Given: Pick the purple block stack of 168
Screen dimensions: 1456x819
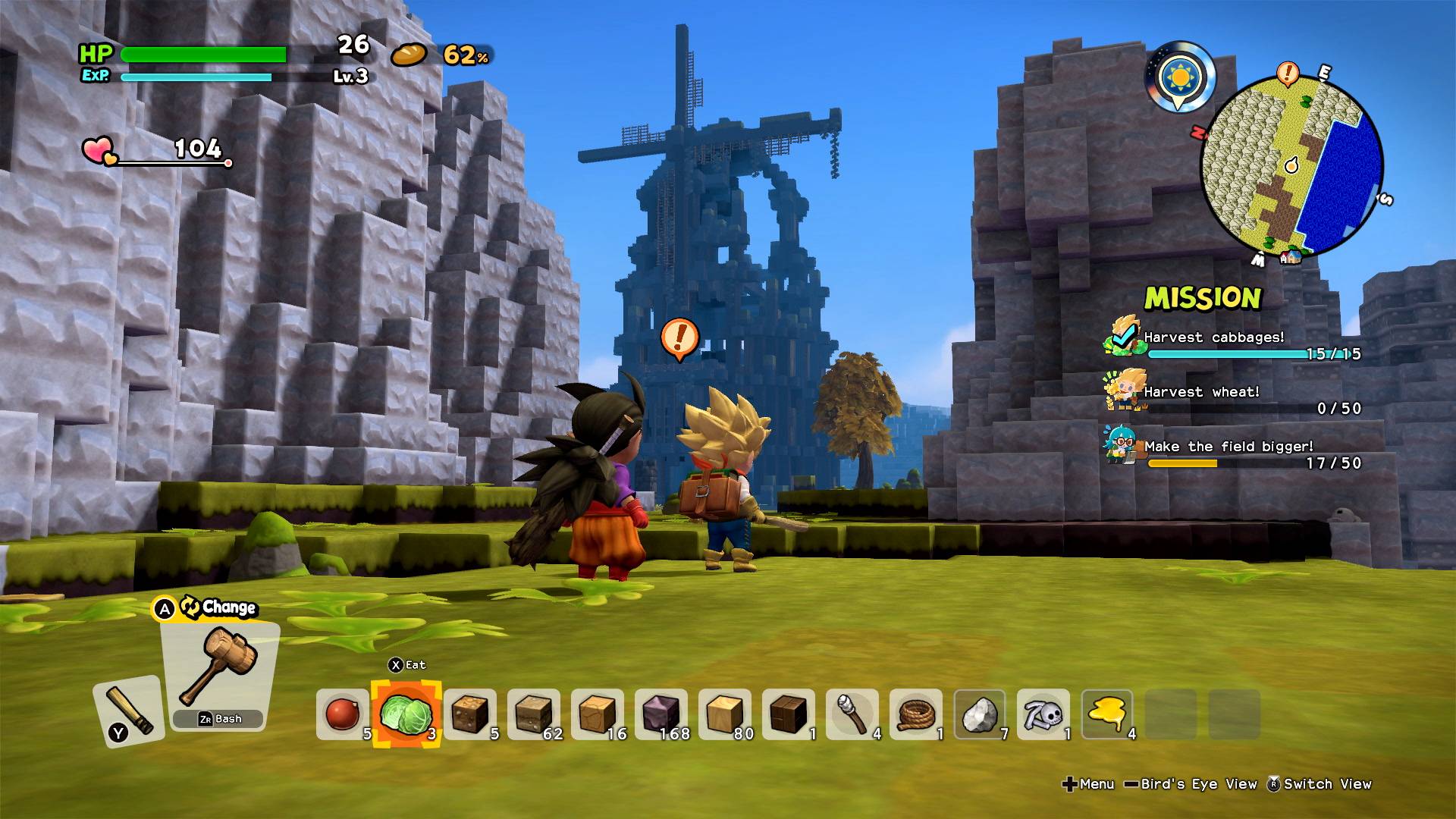Looking at the screenshot, I should click(x=661, y=714).
